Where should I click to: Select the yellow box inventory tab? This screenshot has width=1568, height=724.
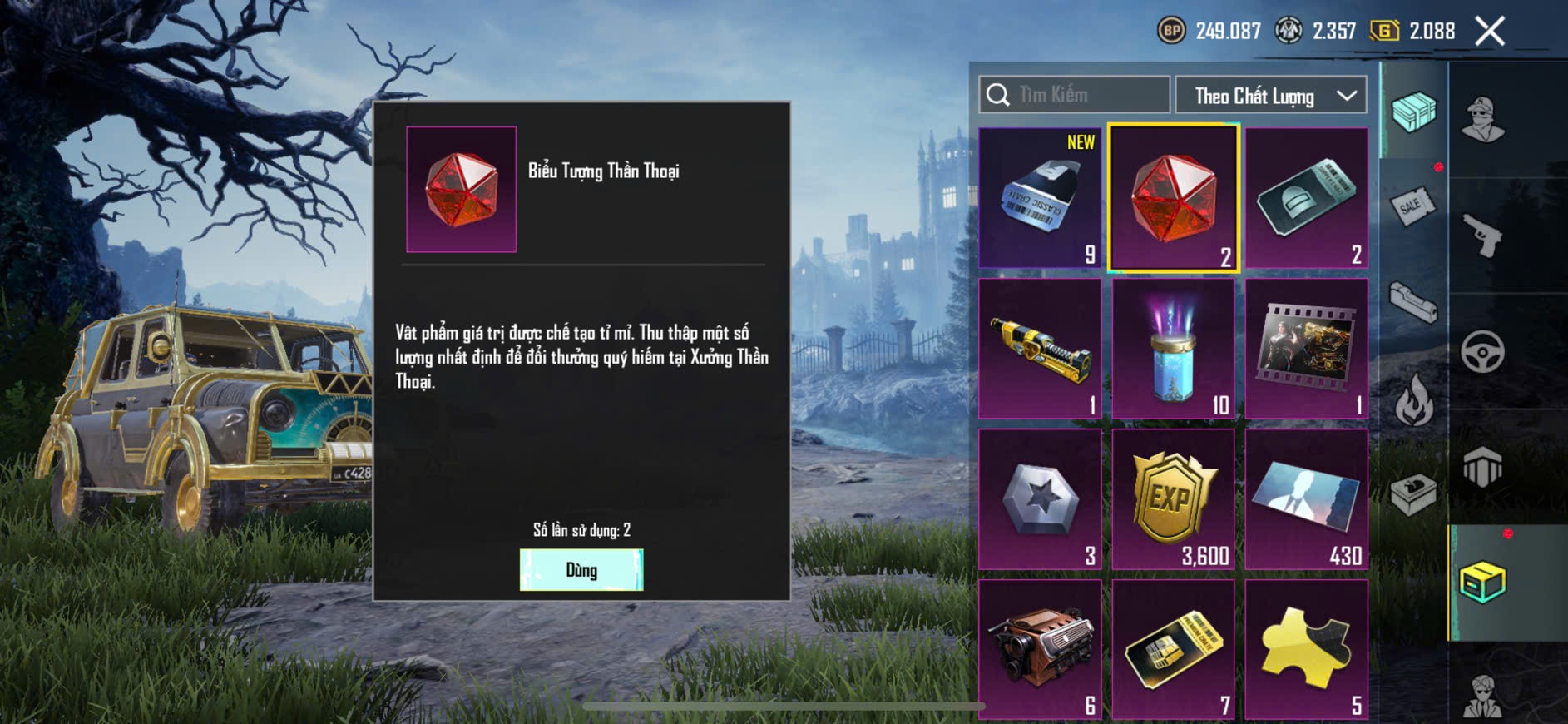tap(1482, 582)
